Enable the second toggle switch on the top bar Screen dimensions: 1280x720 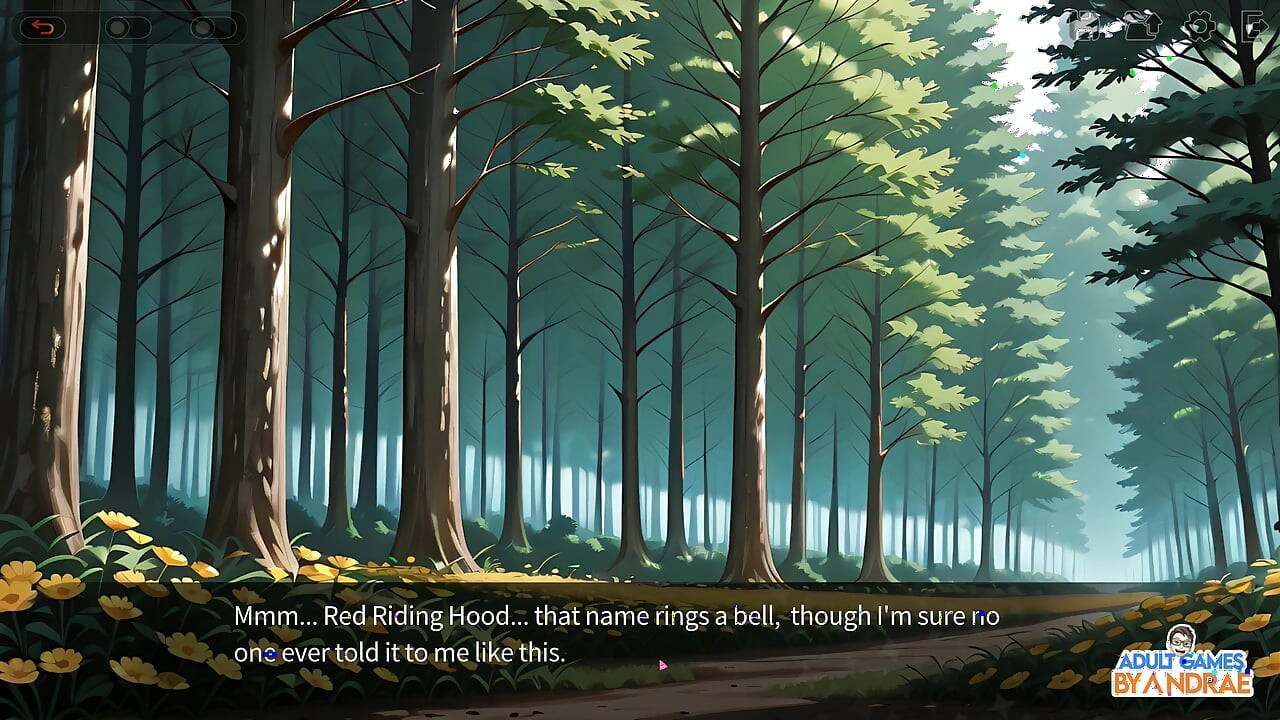click(212, 28)
